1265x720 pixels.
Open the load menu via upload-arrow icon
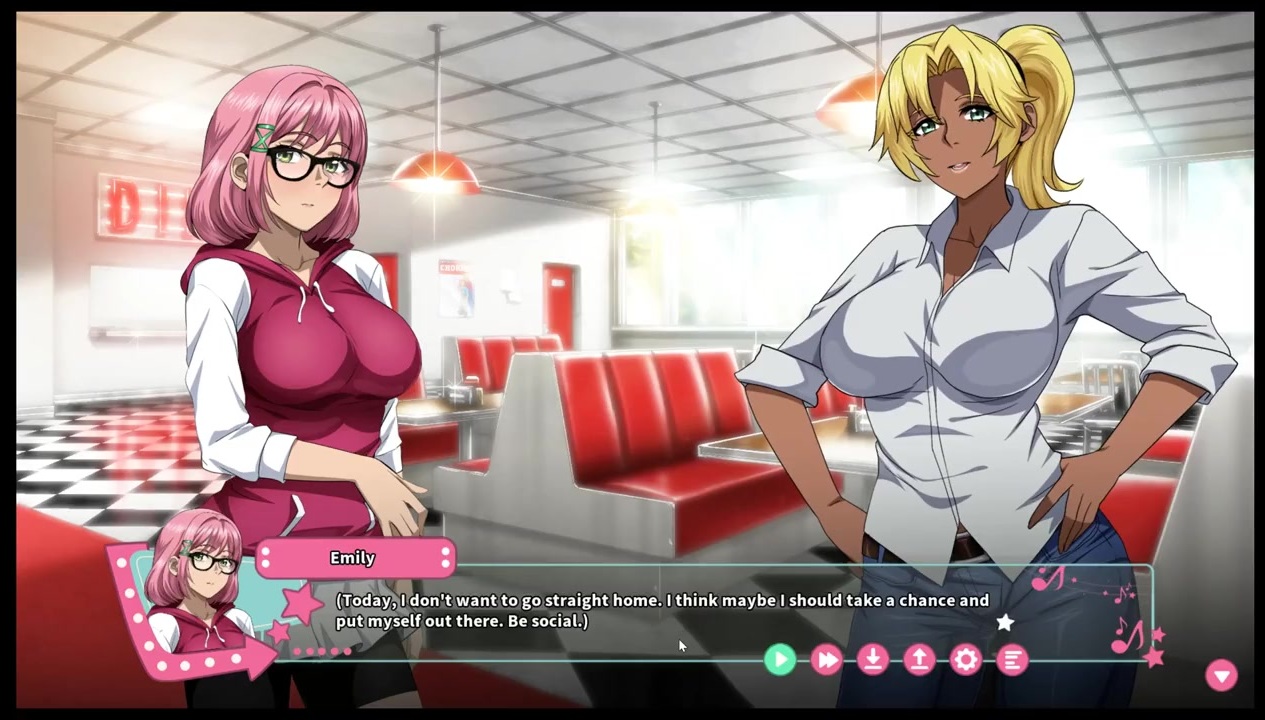click(x=919, y=660)
